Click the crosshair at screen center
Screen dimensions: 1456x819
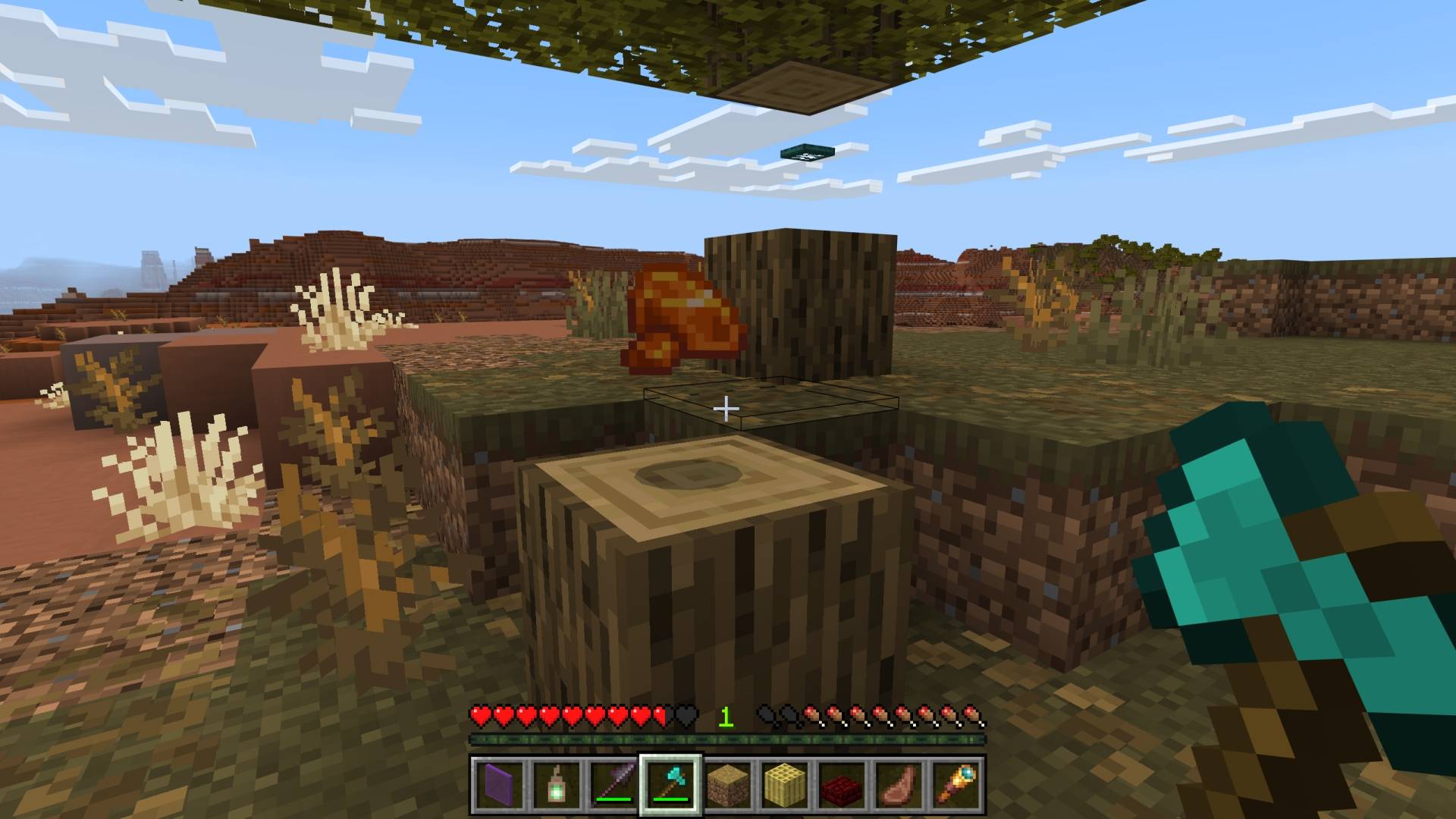click(728, 409)
